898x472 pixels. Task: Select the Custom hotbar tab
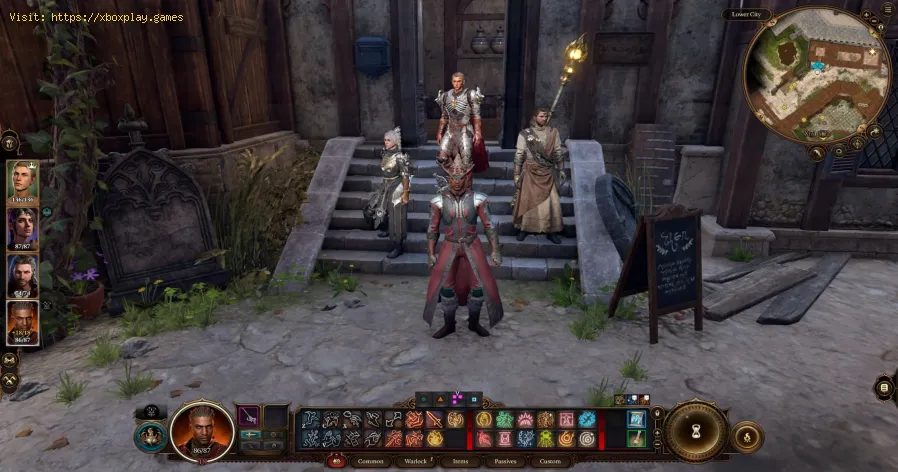coord(549,461)
